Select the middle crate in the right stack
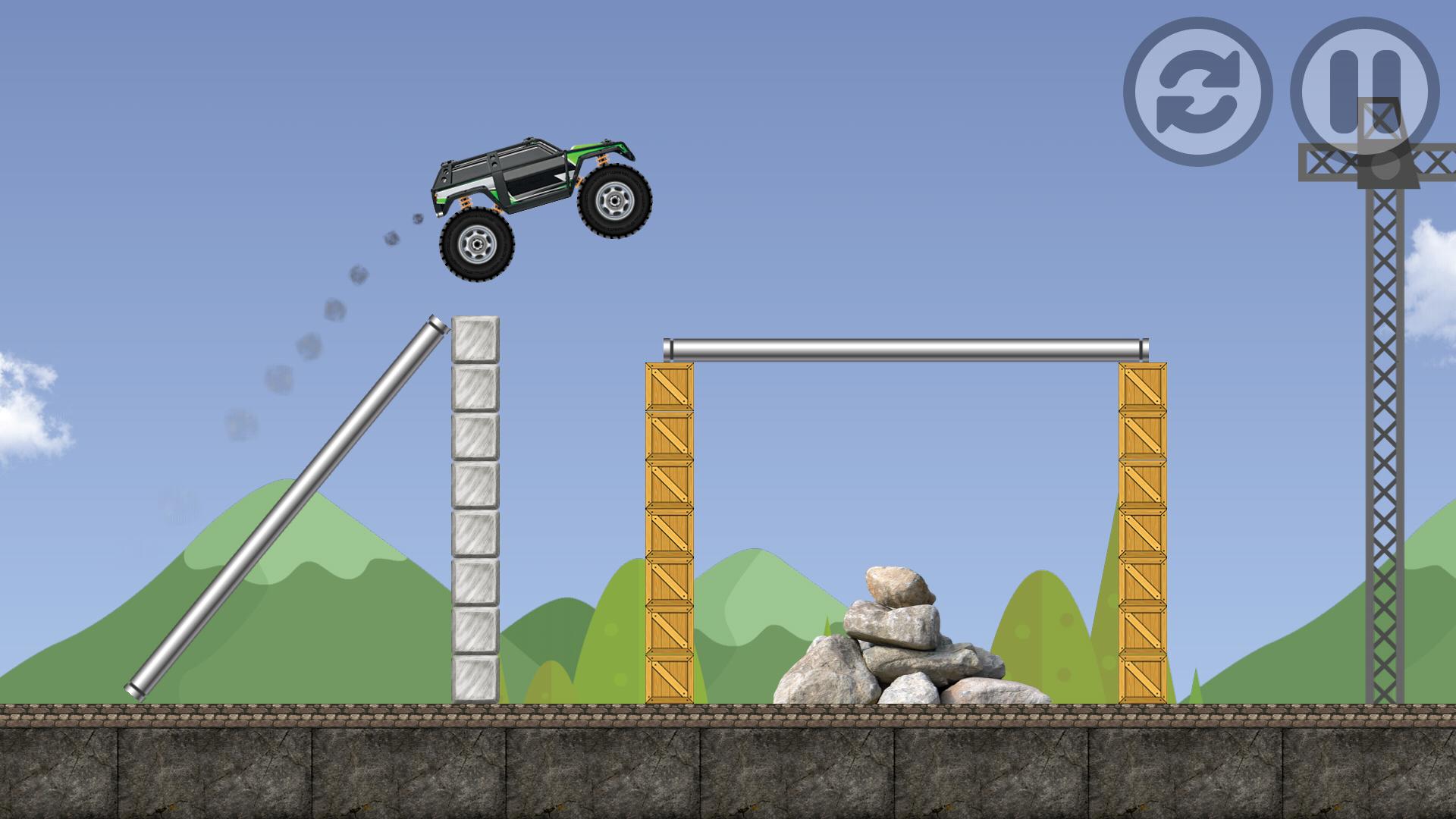This screenshot has height=819, width=1456. (x=1141, y=531)
